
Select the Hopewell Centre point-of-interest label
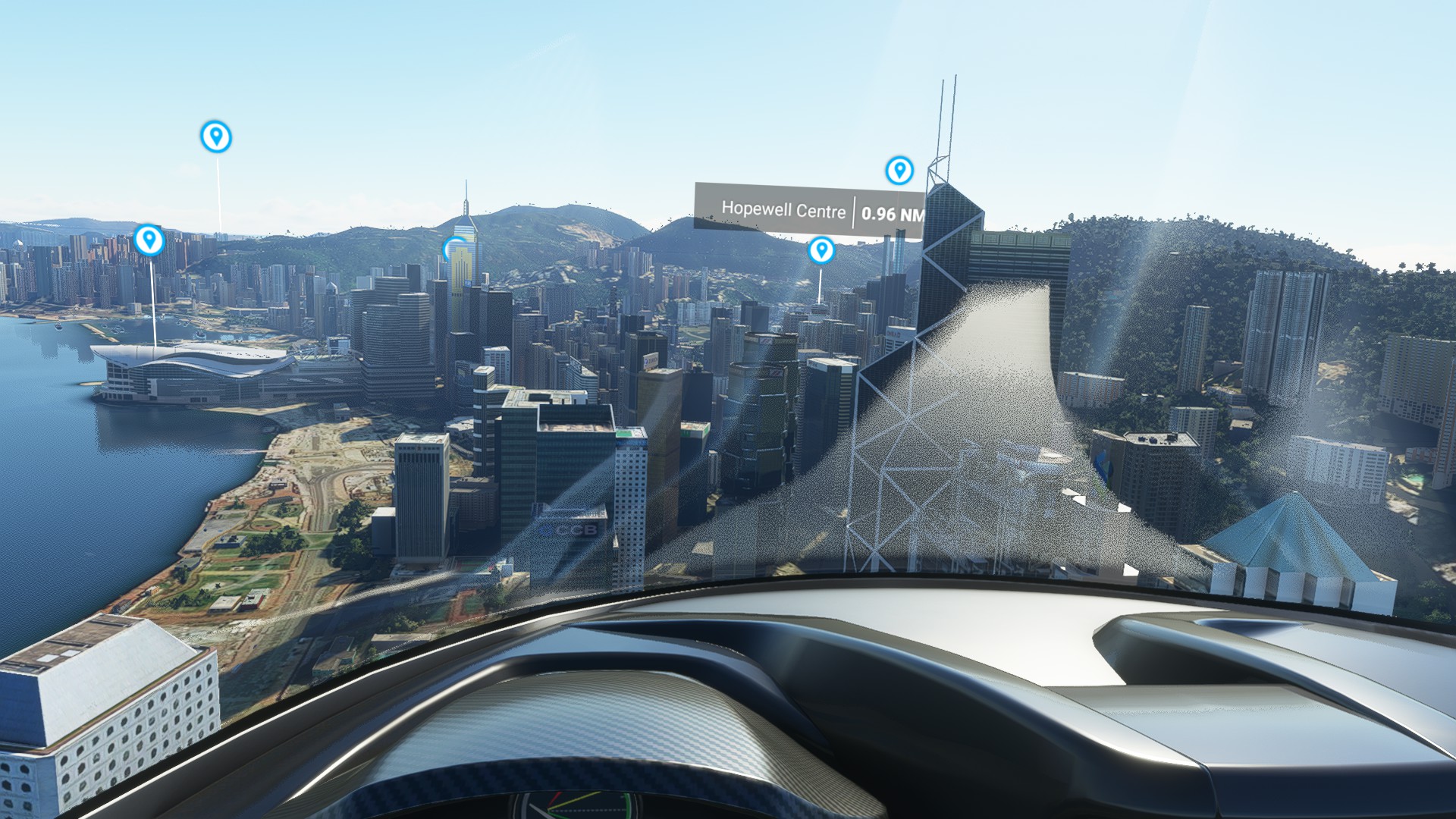point(809,210)
